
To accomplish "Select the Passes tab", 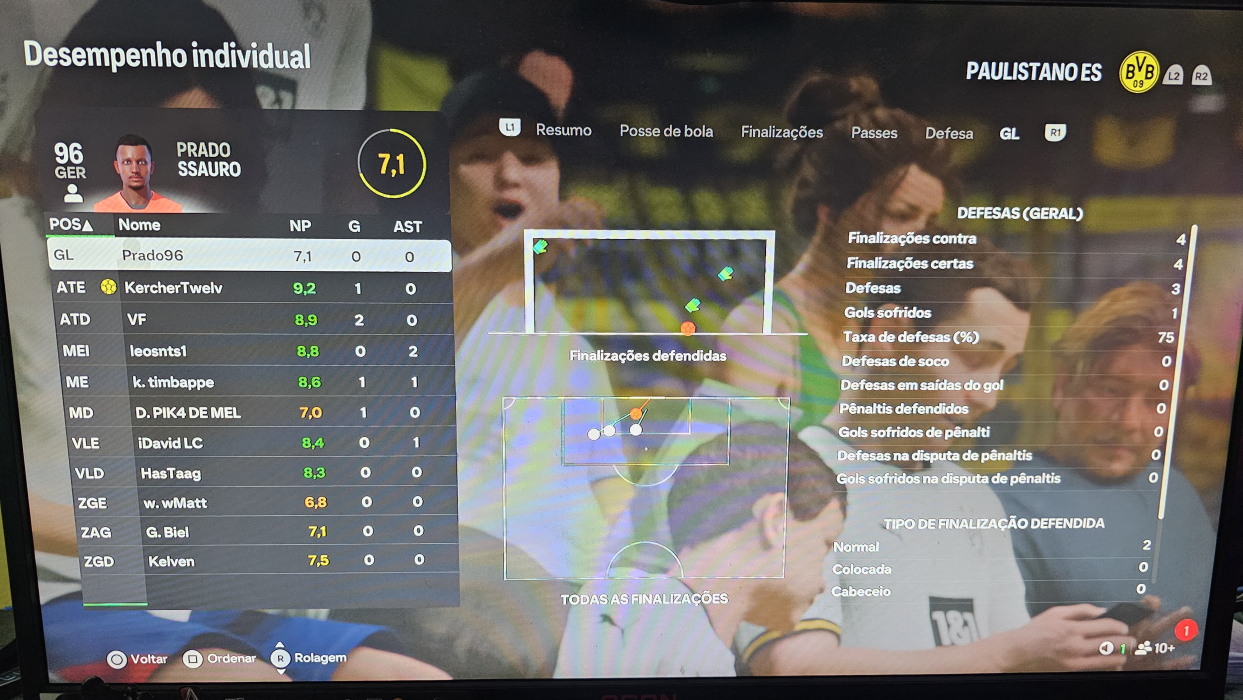I will [874, 132].
